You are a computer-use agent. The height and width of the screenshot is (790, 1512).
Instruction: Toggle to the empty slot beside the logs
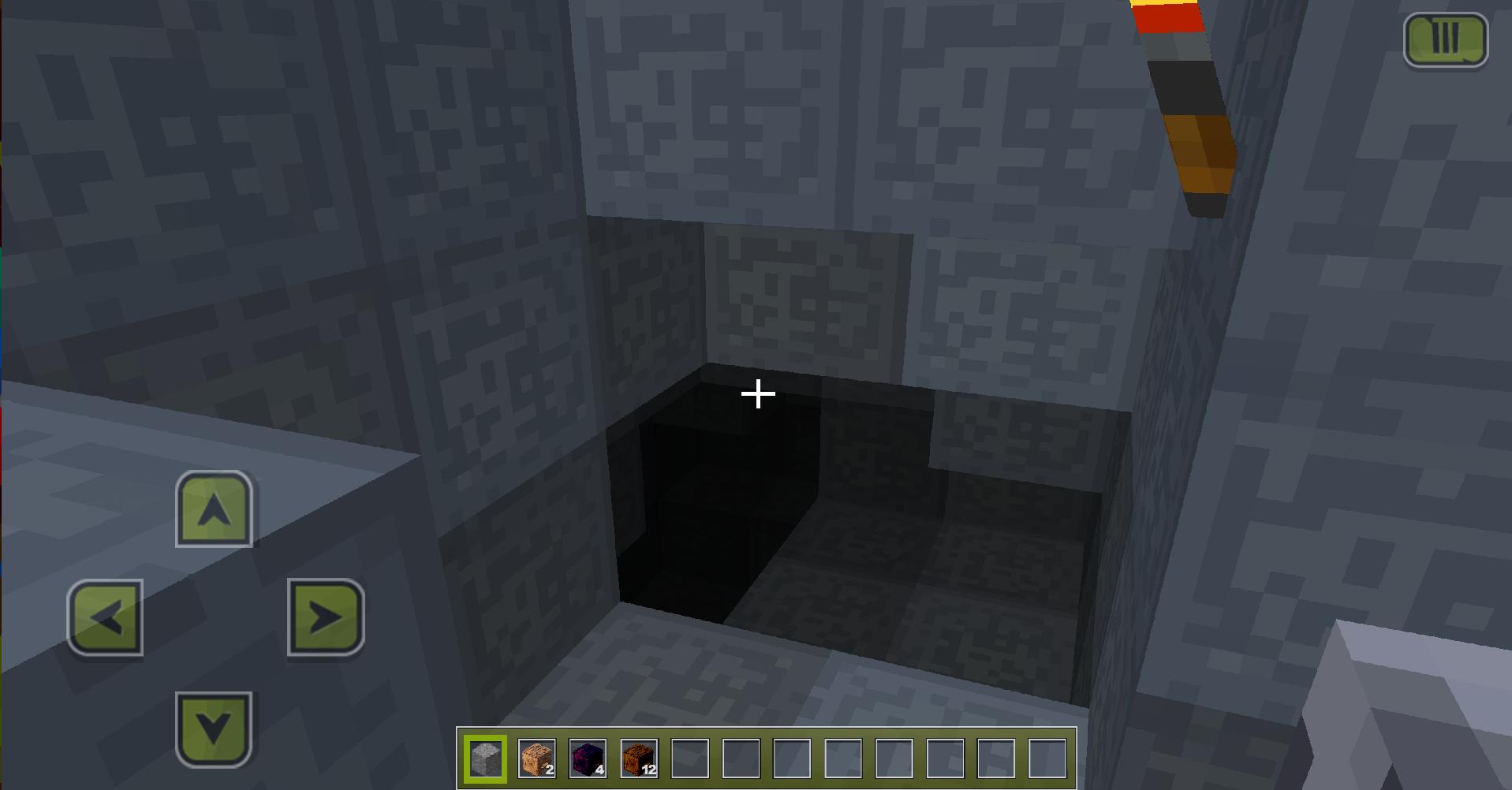[x=690, y=758]
